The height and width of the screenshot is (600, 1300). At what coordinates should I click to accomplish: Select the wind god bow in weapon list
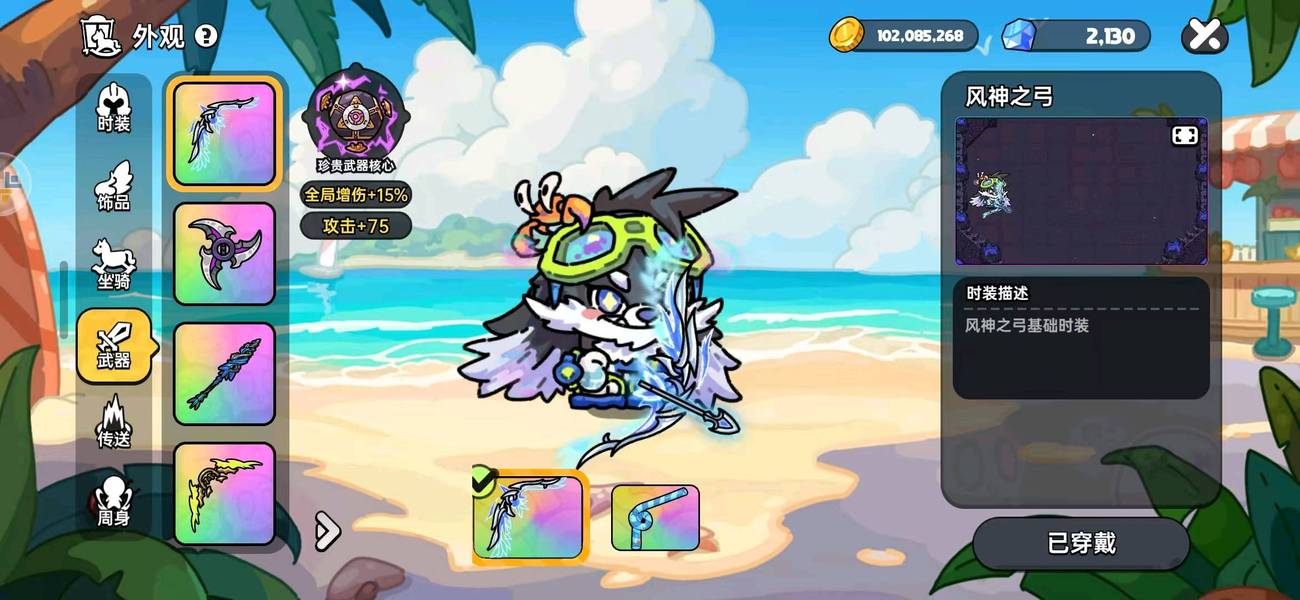pyautogui.click(x=224, y=134)
